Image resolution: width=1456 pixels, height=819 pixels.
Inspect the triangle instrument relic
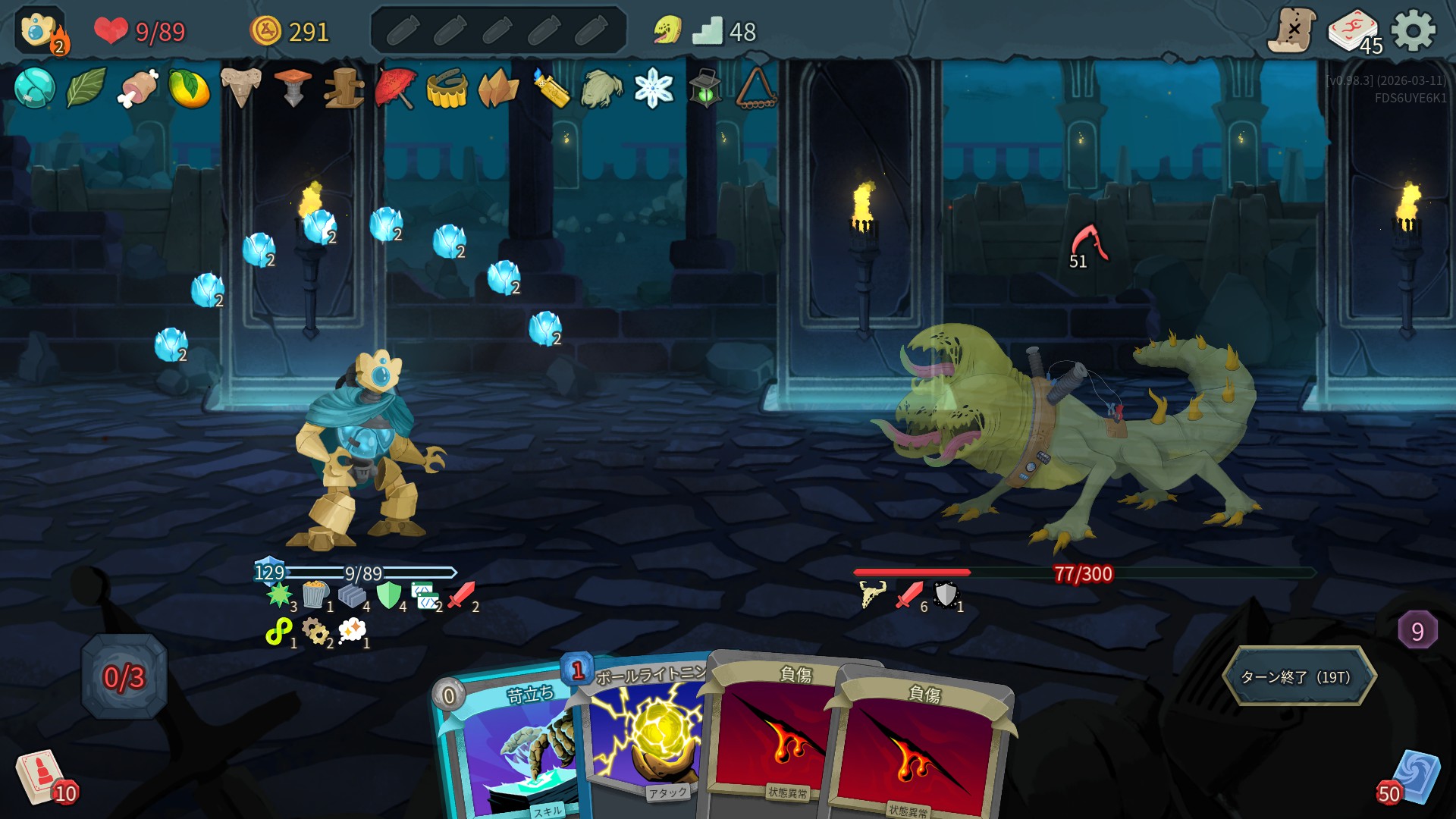coord(756,88)
